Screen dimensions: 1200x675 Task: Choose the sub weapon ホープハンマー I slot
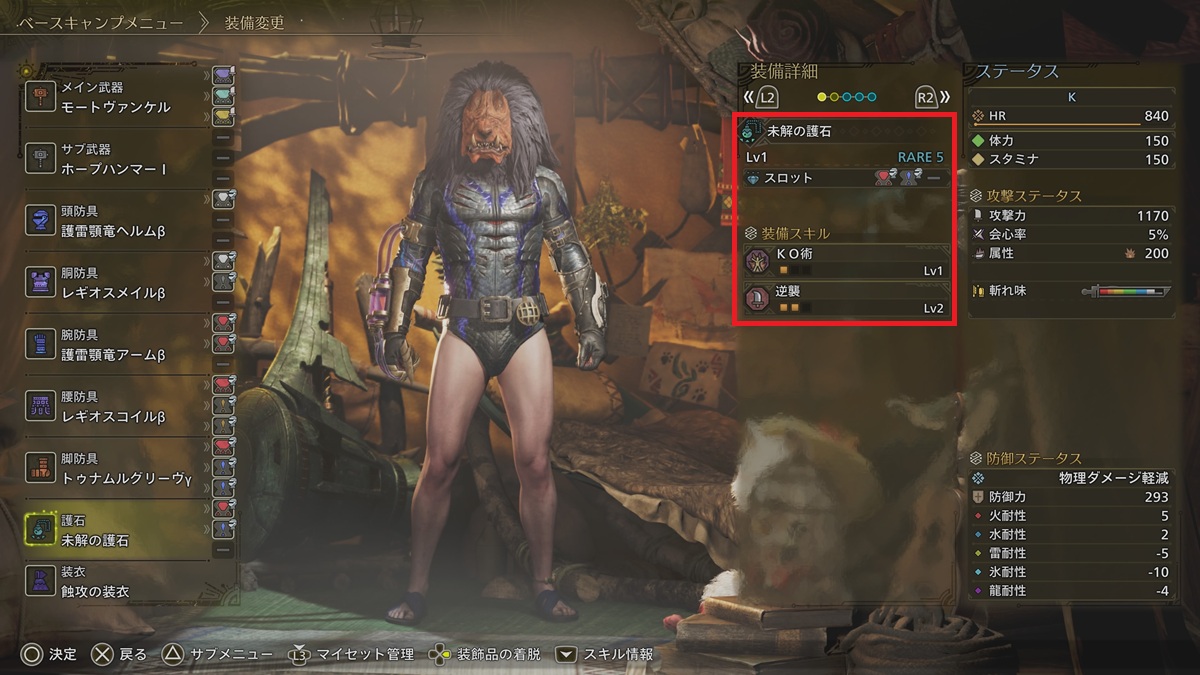point(115,159)
